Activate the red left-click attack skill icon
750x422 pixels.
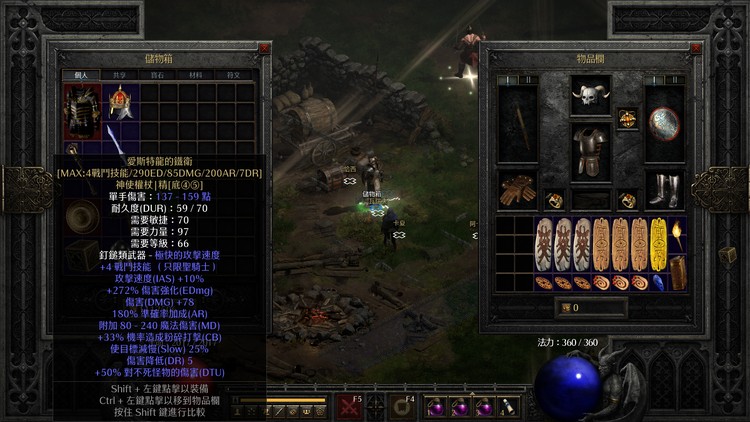point(350,406)
